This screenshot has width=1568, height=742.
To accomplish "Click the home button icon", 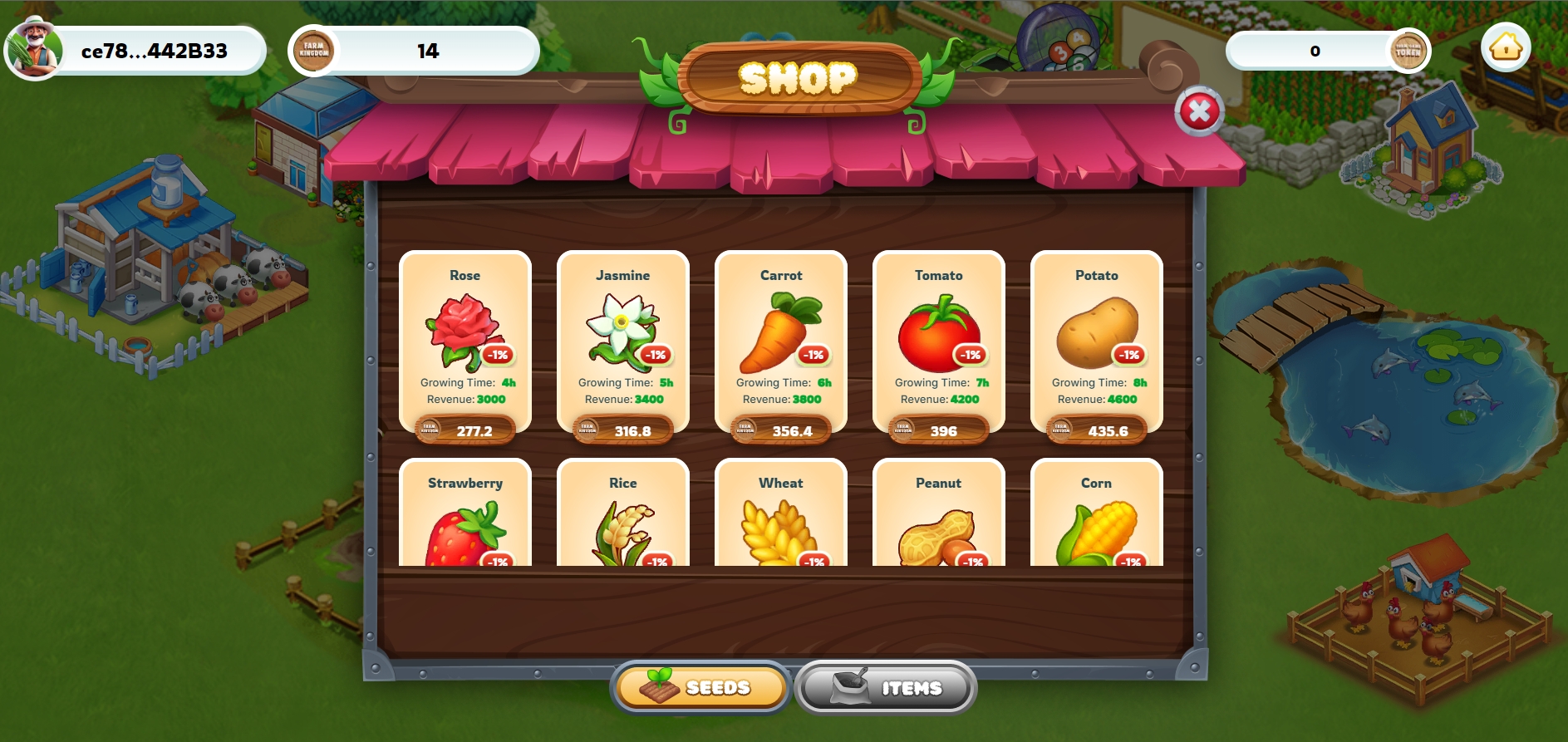I will [1506, 48].
